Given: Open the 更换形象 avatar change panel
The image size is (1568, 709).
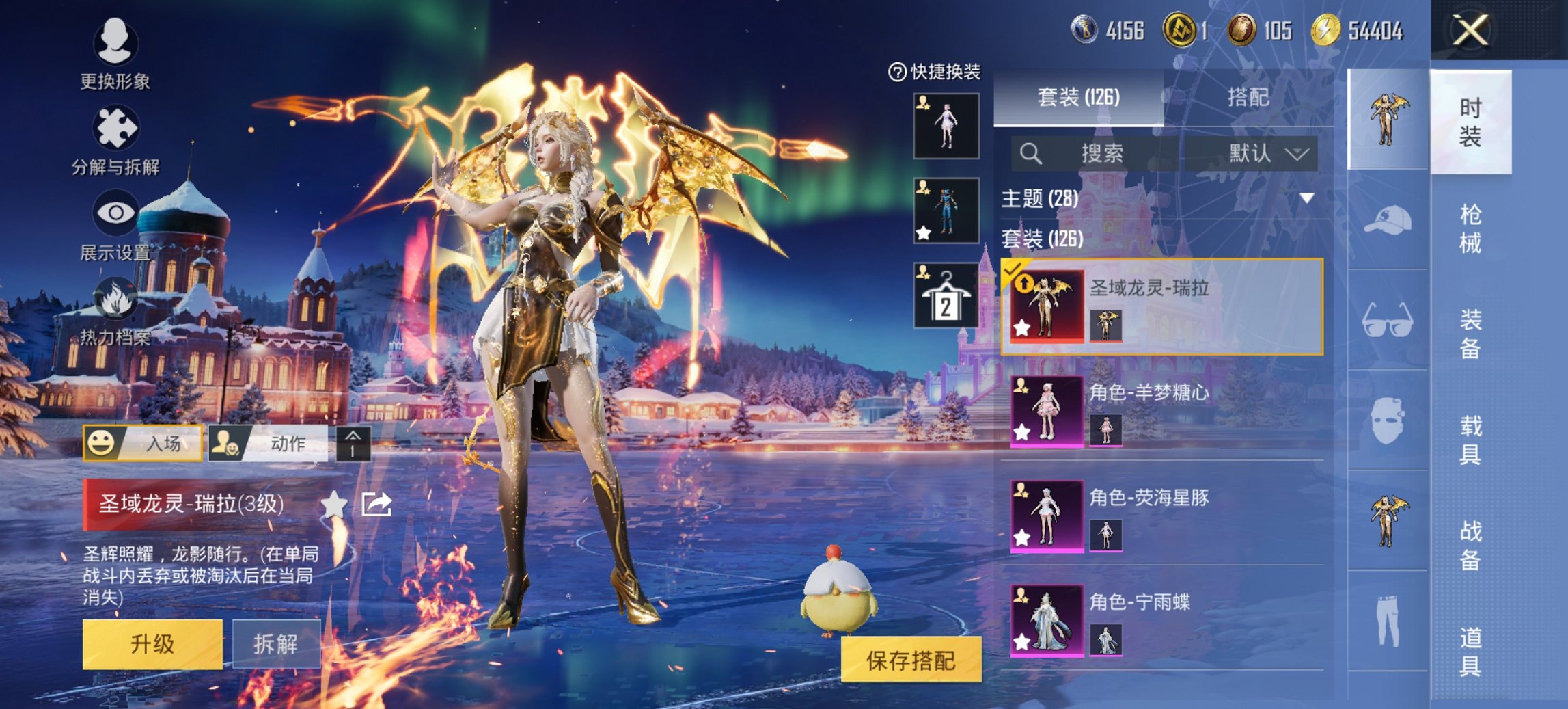Looking at the screenshot, I should 115,42.
